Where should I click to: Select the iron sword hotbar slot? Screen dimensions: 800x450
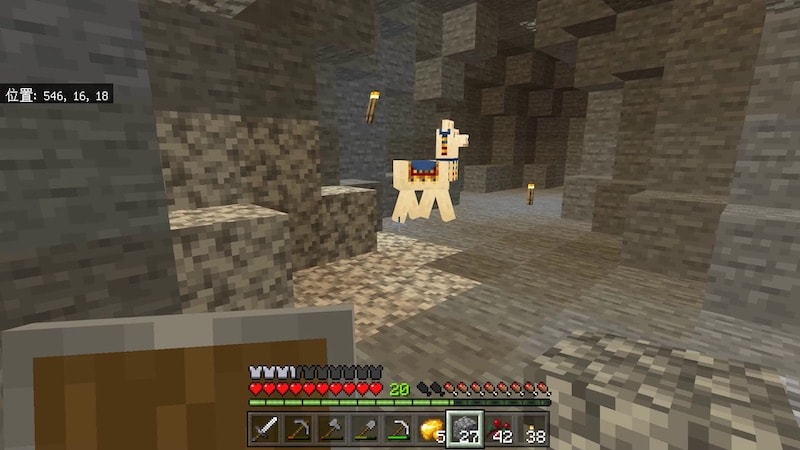[263, 429]
